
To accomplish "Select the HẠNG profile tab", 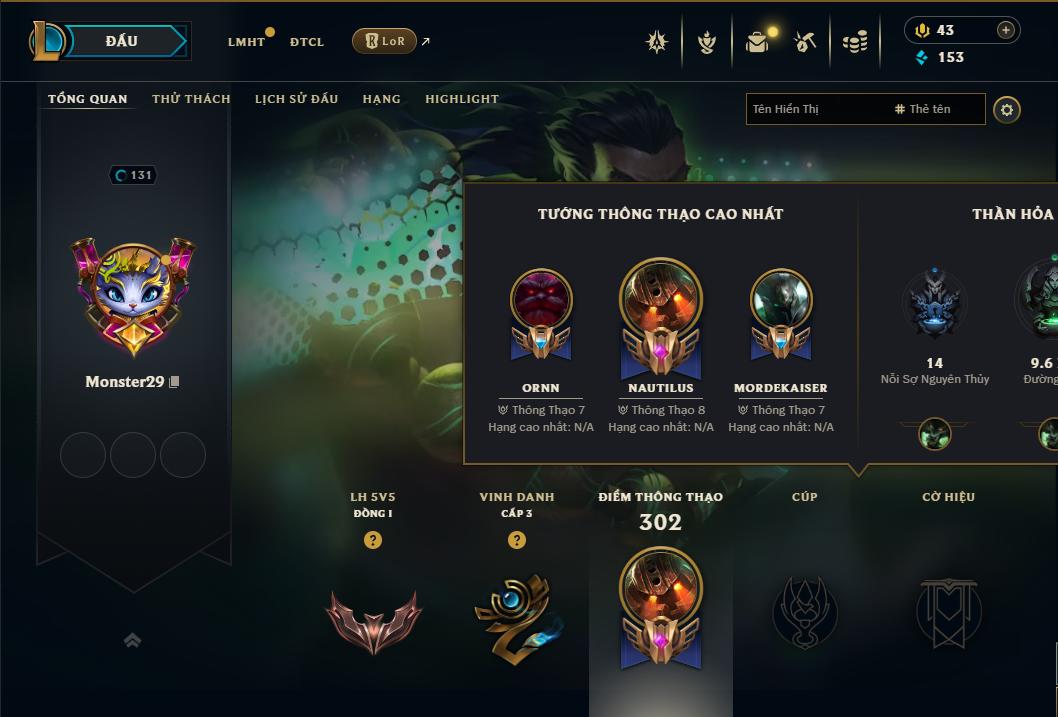I will [381, 99].
